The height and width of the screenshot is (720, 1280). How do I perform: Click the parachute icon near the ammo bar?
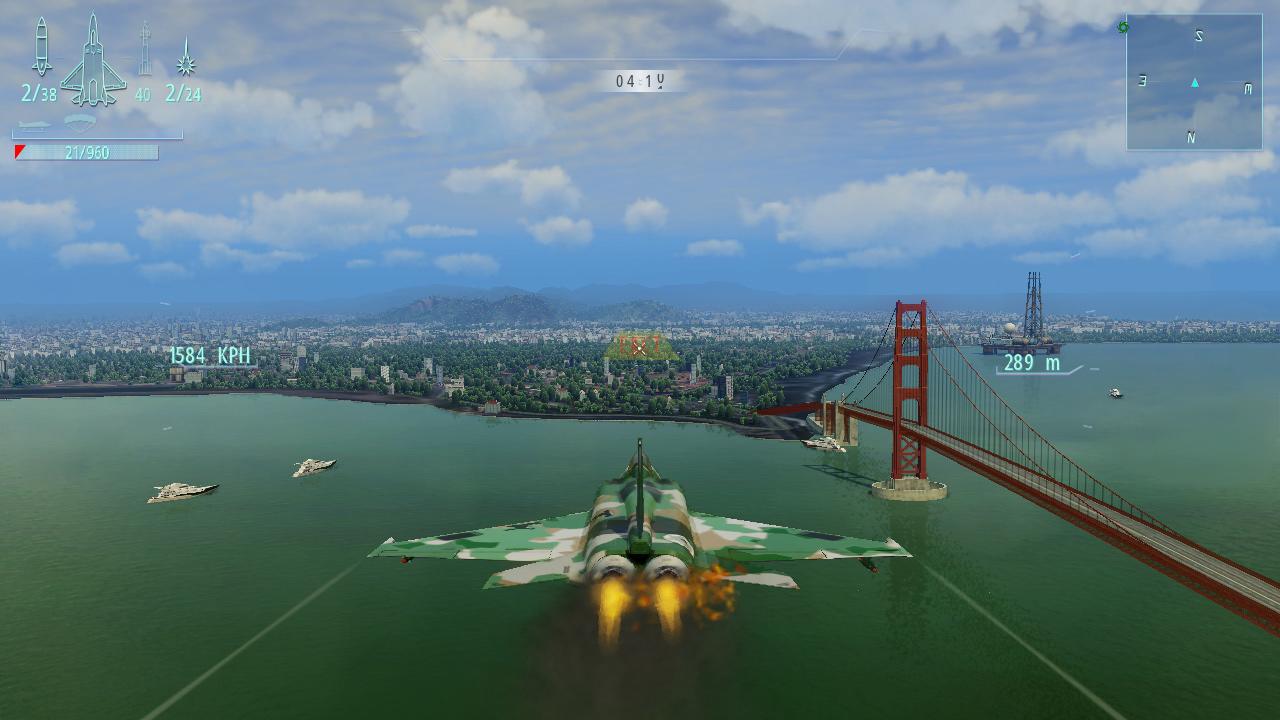pos(78,122)
